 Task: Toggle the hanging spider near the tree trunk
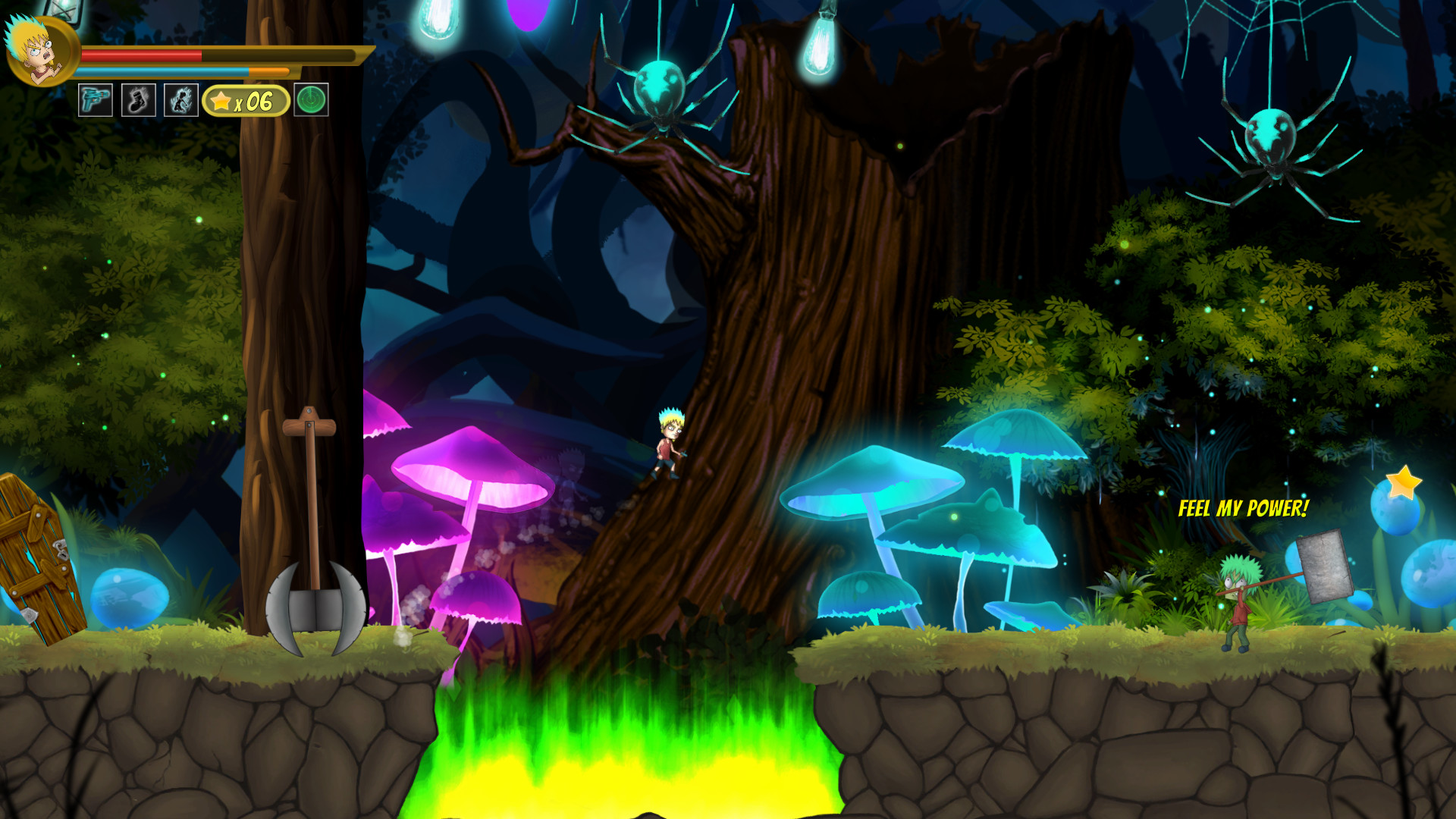coord(659,91)
